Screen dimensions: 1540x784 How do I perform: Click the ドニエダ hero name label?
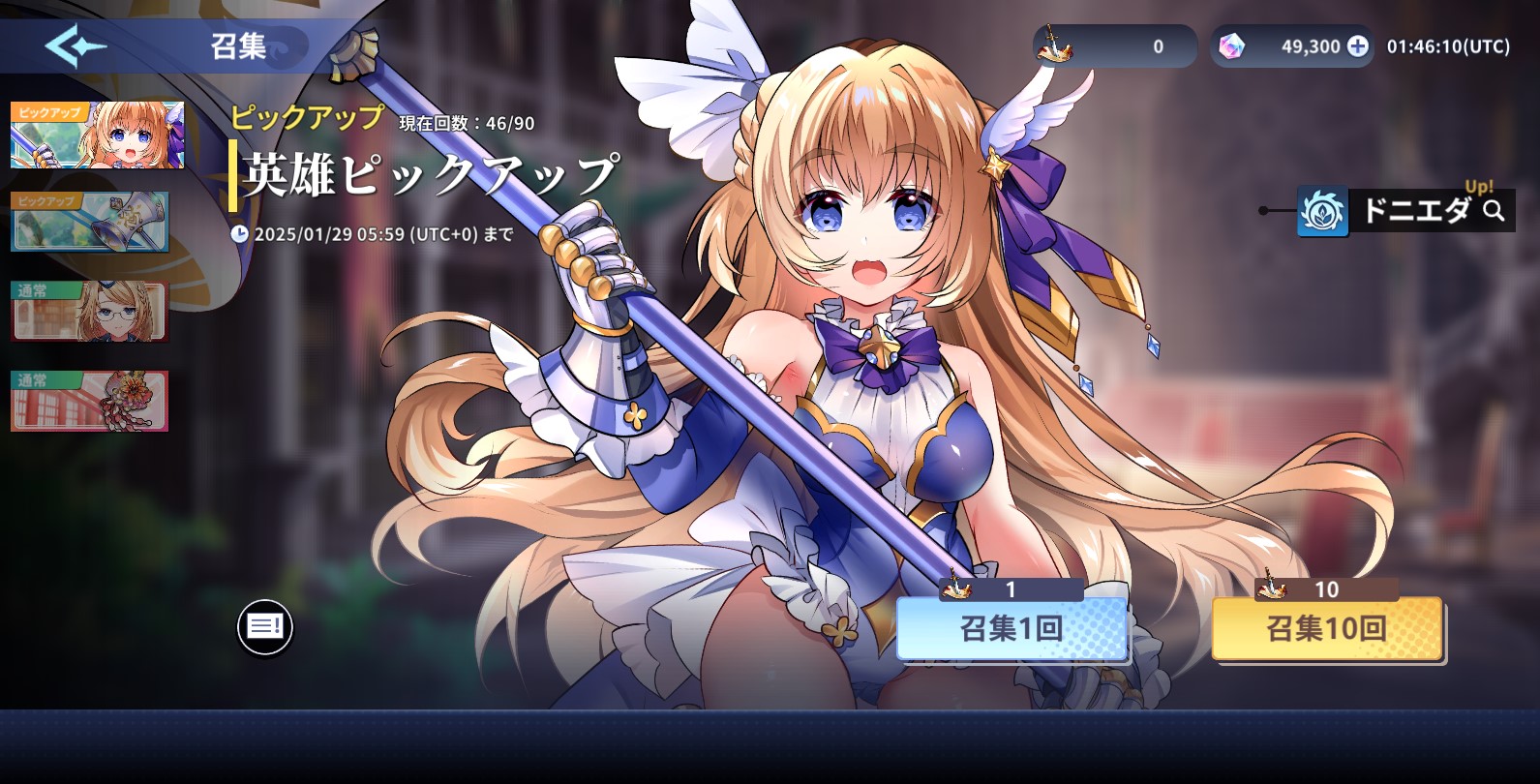point(1420,211)
